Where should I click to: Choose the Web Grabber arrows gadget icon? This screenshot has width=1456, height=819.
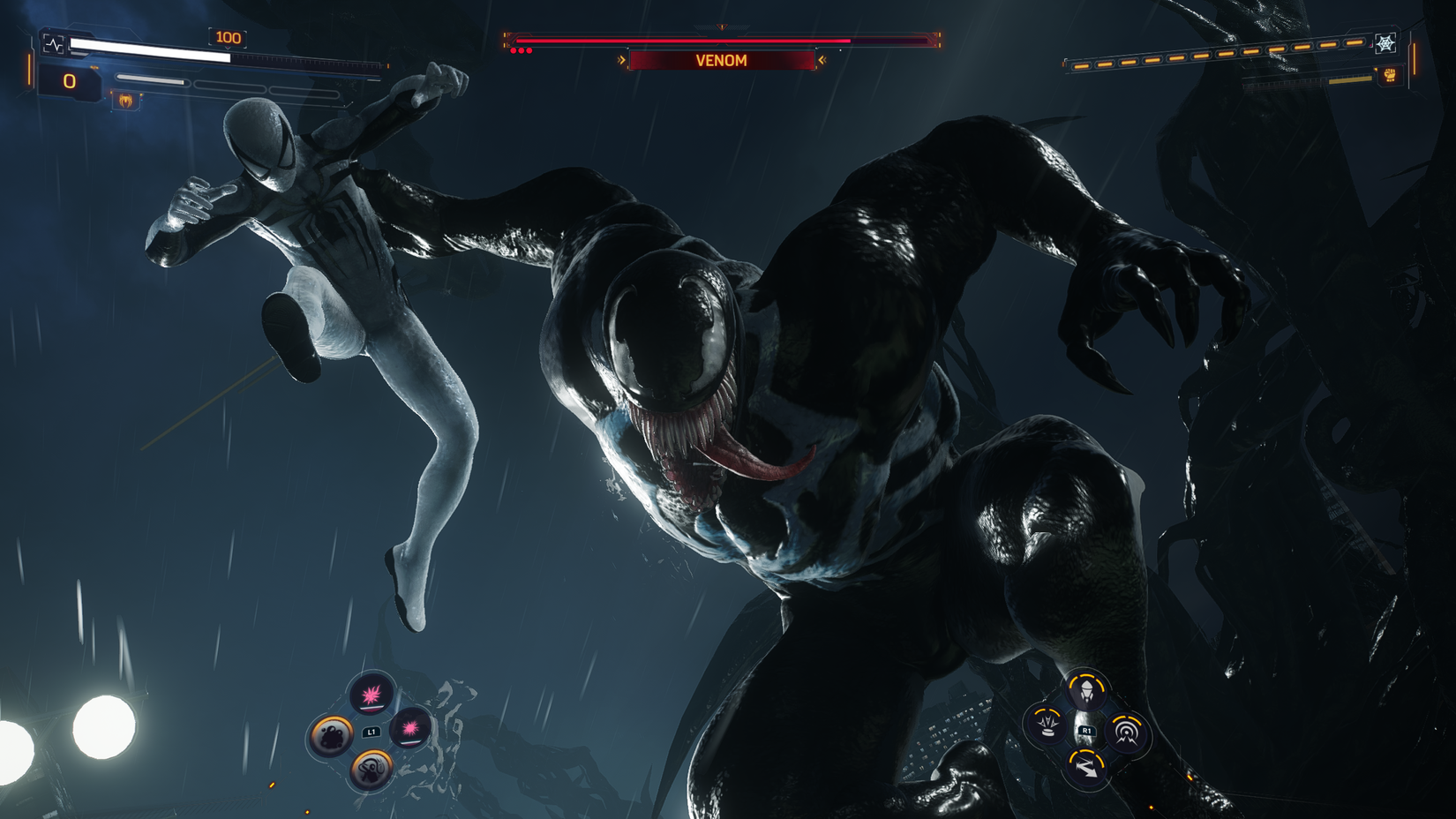[1085, 767]
